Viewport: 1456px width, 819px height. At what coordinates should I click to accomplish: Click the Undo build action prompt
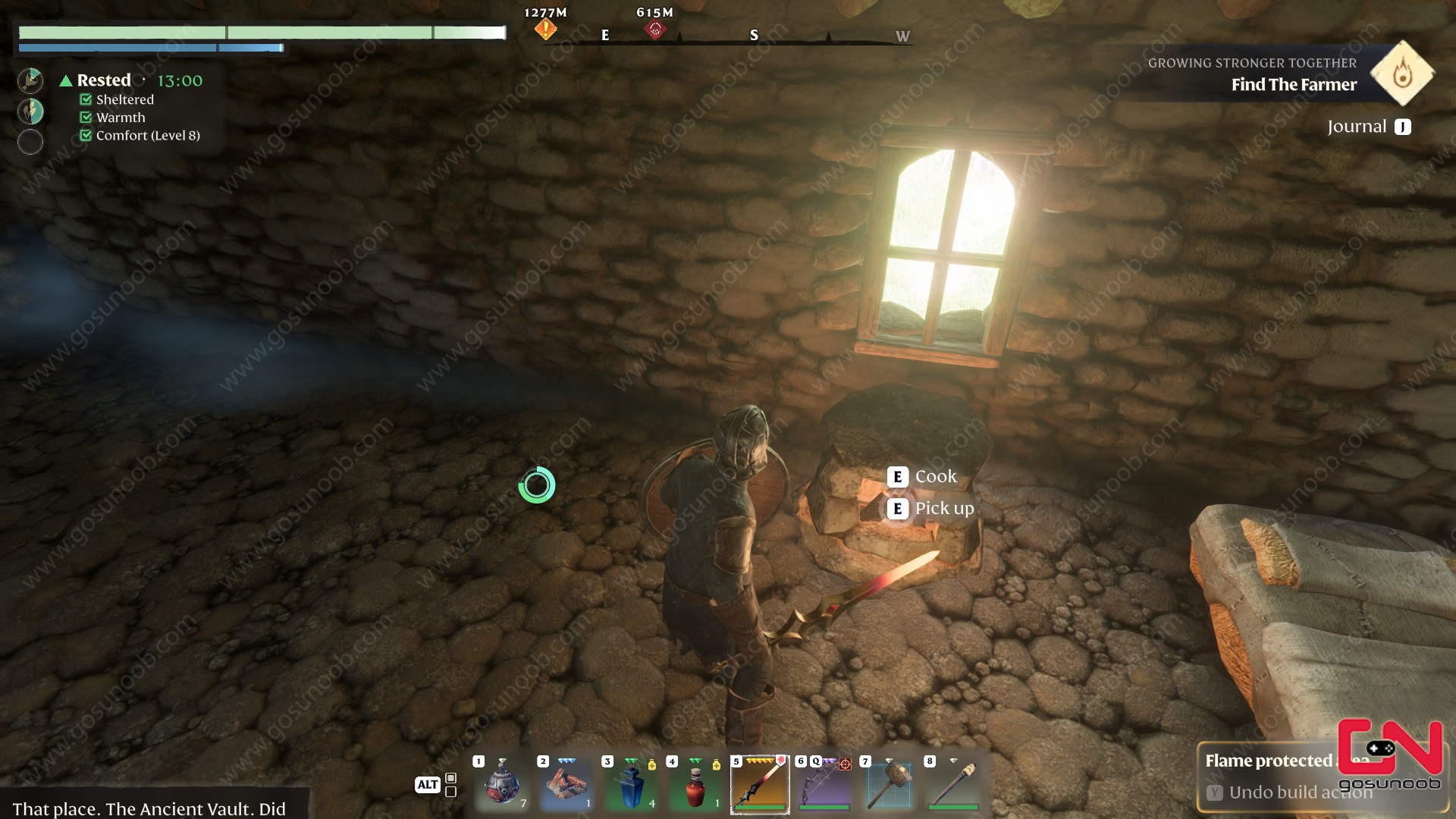[x=1300, y=792]
